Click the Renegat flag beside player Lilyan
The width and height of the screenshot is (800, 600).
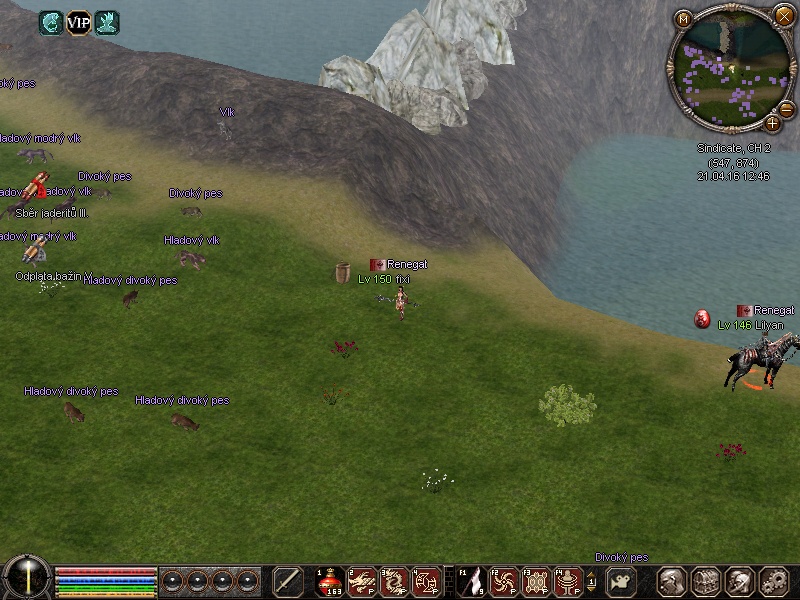tap(744, 311)
